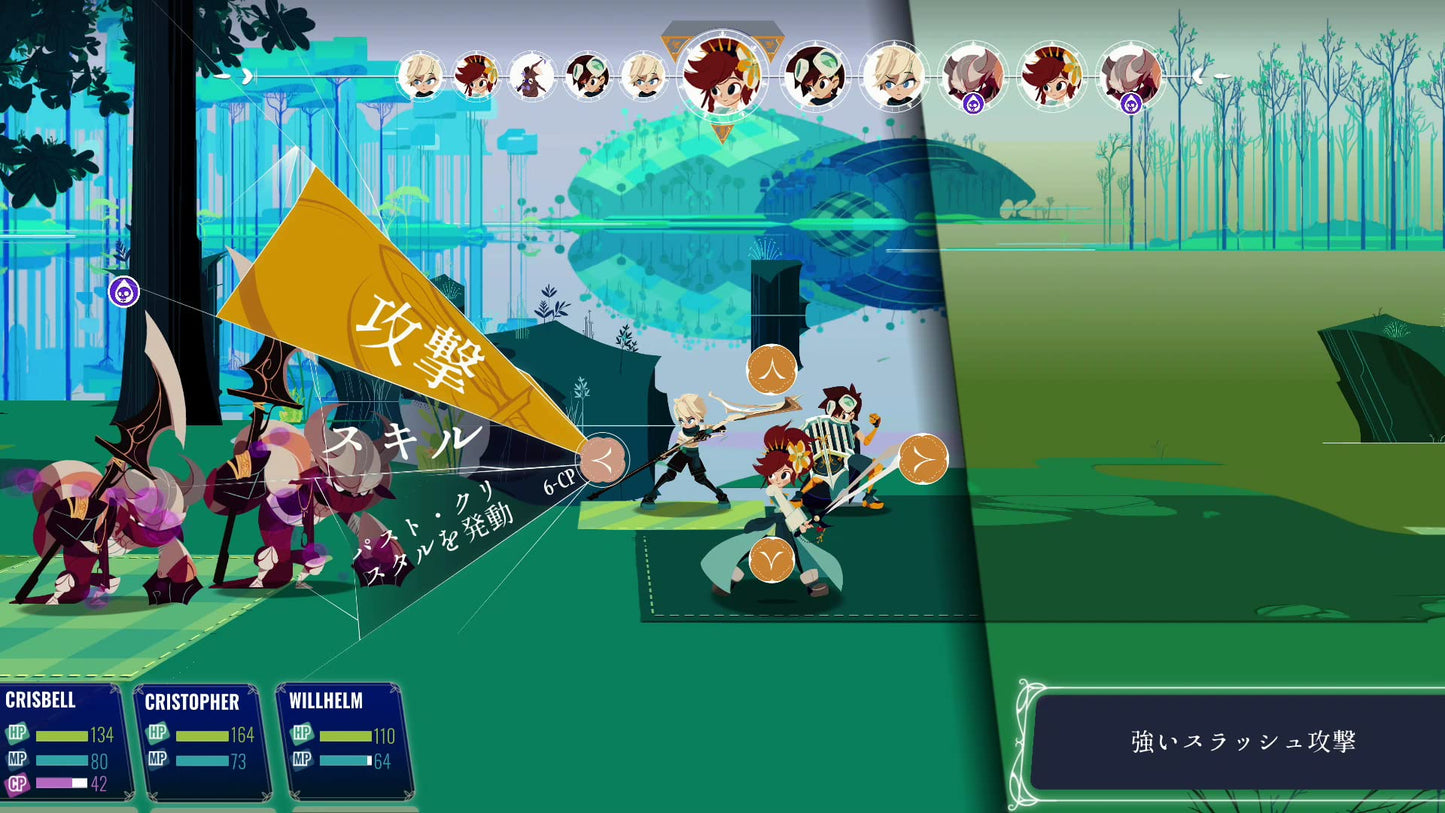1445x813 pixels.
Task: Click the large active-turn portrait in turn order
Action: point(721,76)
